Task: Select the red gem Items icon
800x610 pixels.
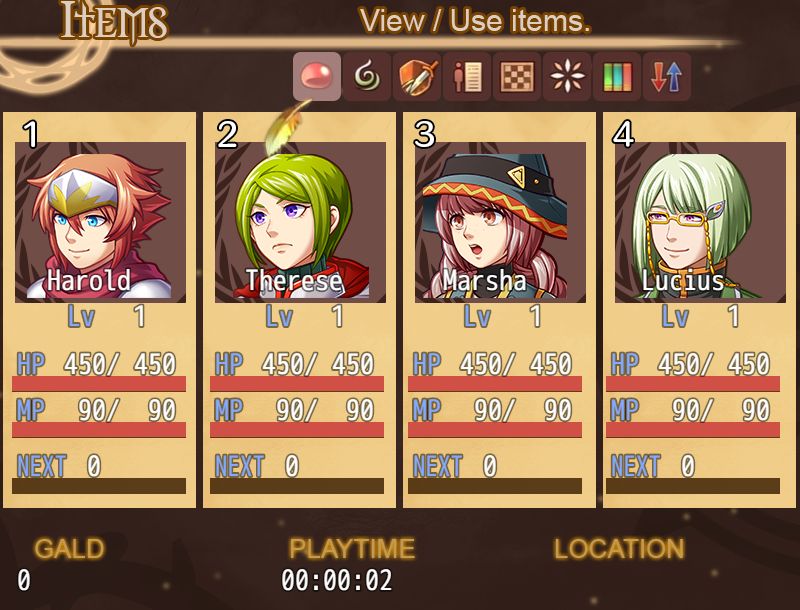Action: click(317, 77)
